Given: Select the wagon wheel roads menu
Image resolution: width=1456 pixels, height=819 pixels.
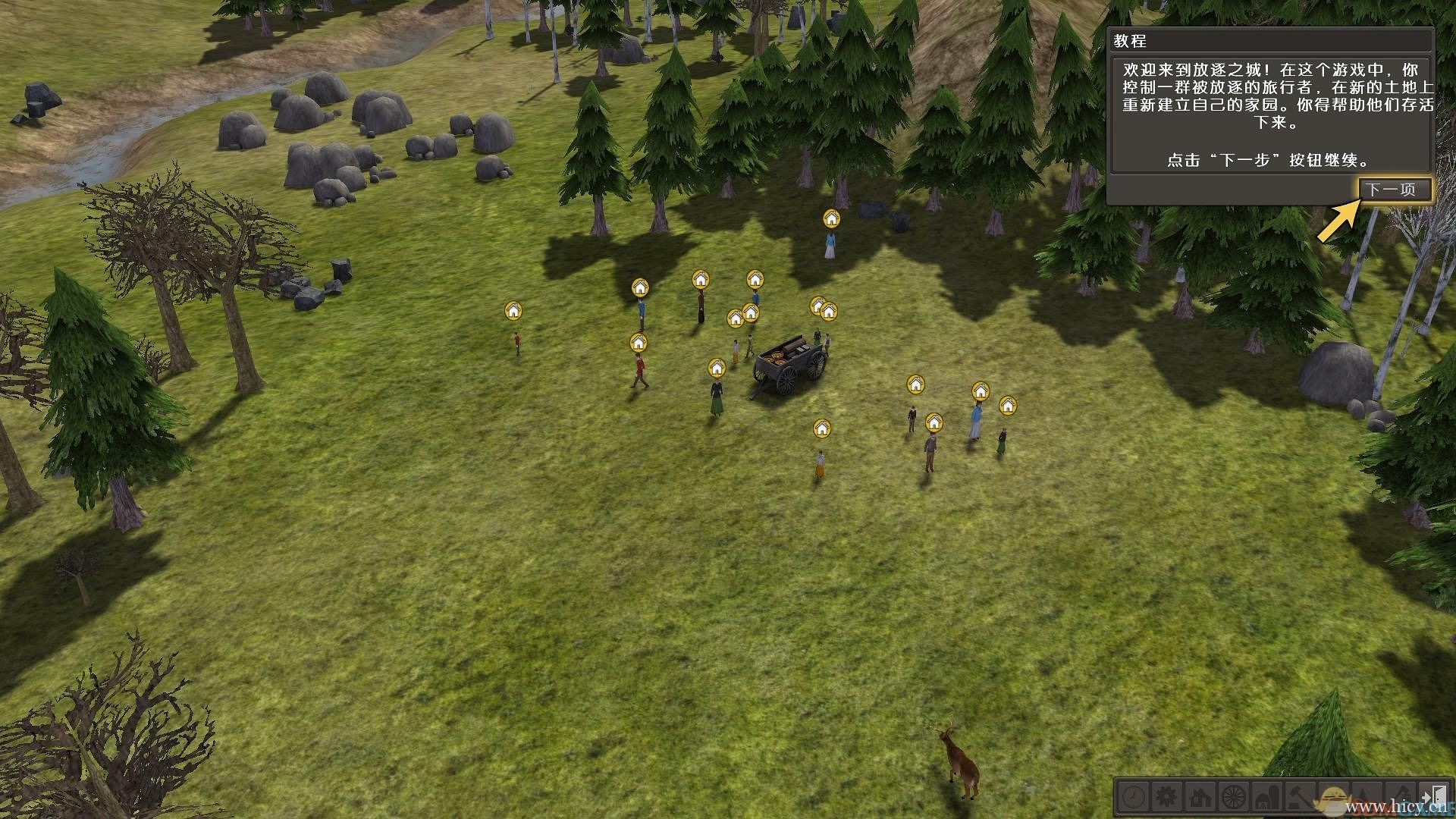Looking at the screenshot, I should point(1235,797).
